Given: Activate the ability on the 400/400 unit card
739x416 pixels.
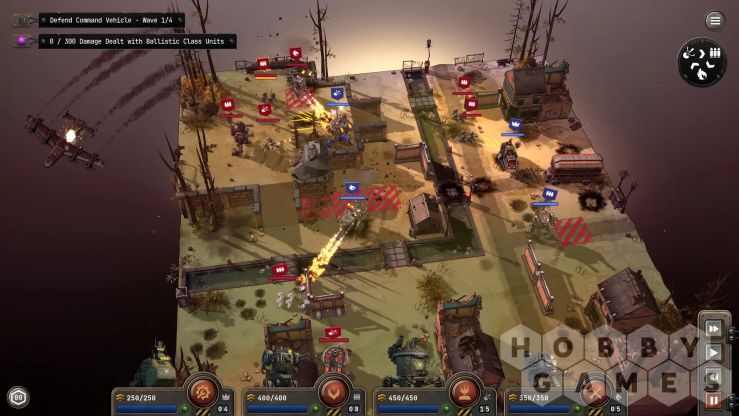Looking at the screenshot, I should coord(333,389).
